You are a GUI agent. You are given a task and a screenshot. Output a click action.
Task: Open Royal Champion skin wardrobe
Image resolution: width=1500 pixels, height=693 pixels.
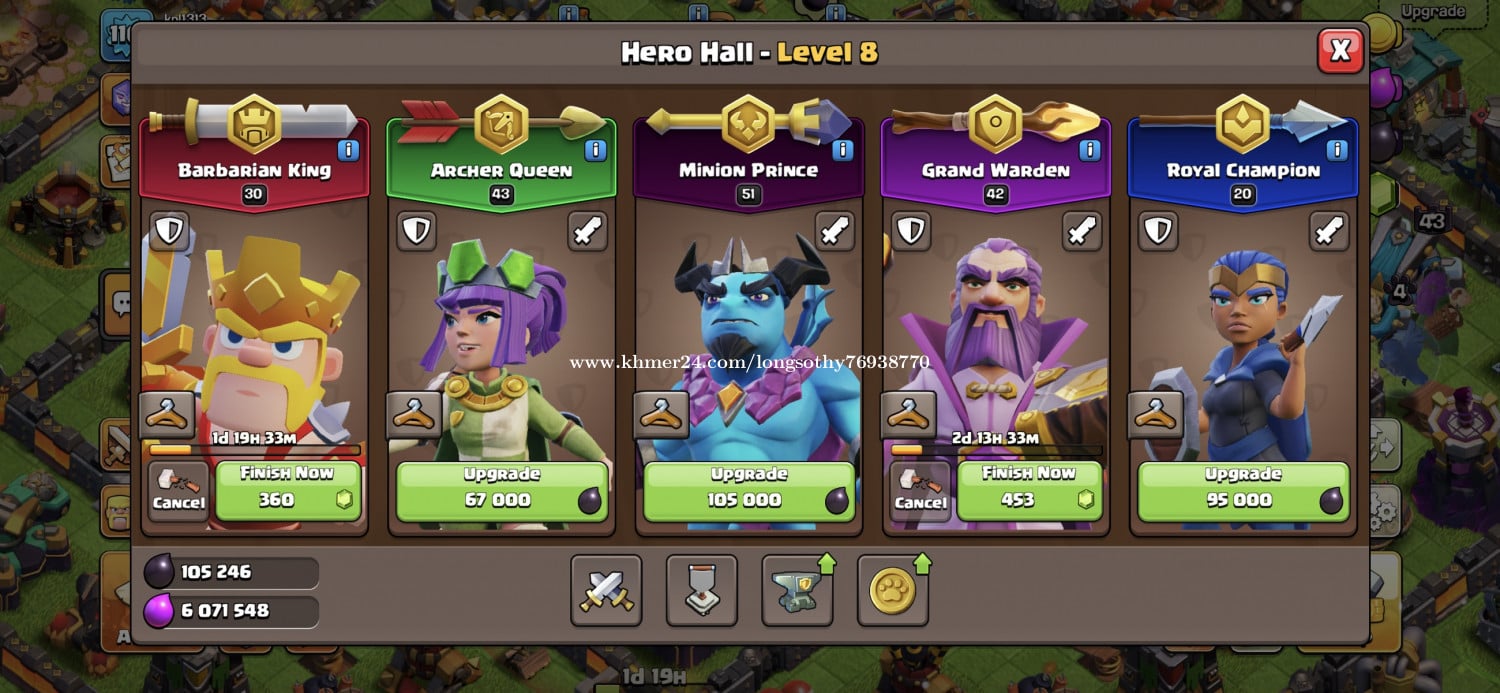click(x=1155, y=415)
